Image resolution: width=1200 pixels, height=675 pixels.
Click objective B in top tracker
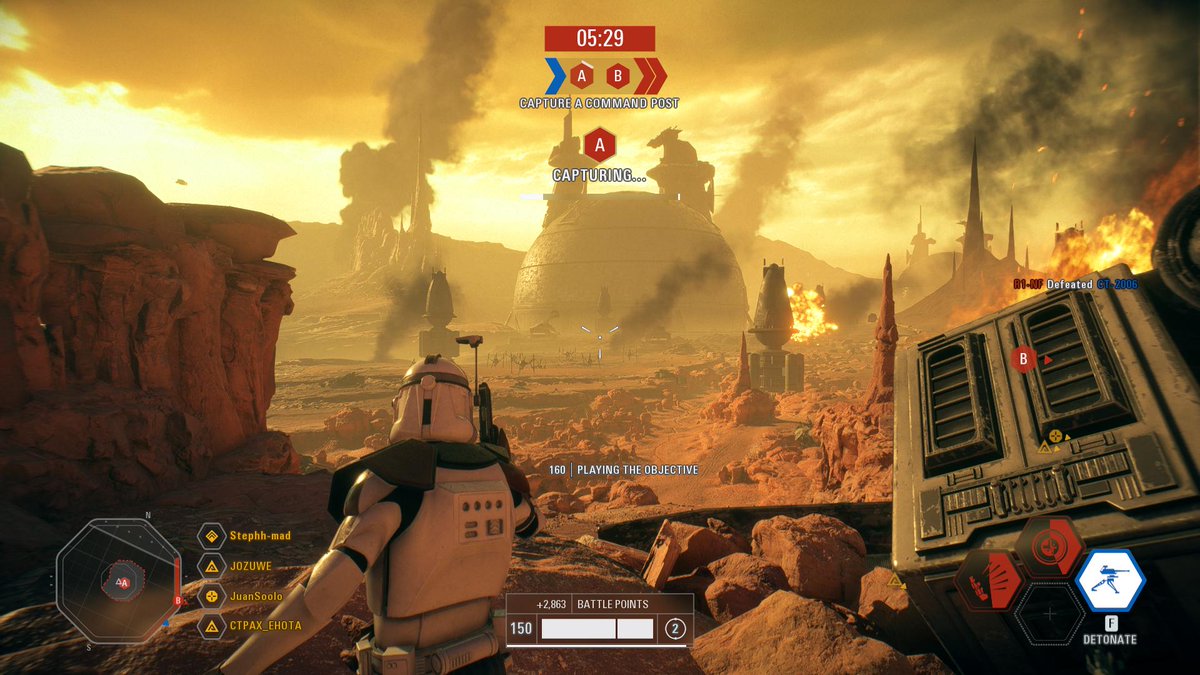coord(618,75)
